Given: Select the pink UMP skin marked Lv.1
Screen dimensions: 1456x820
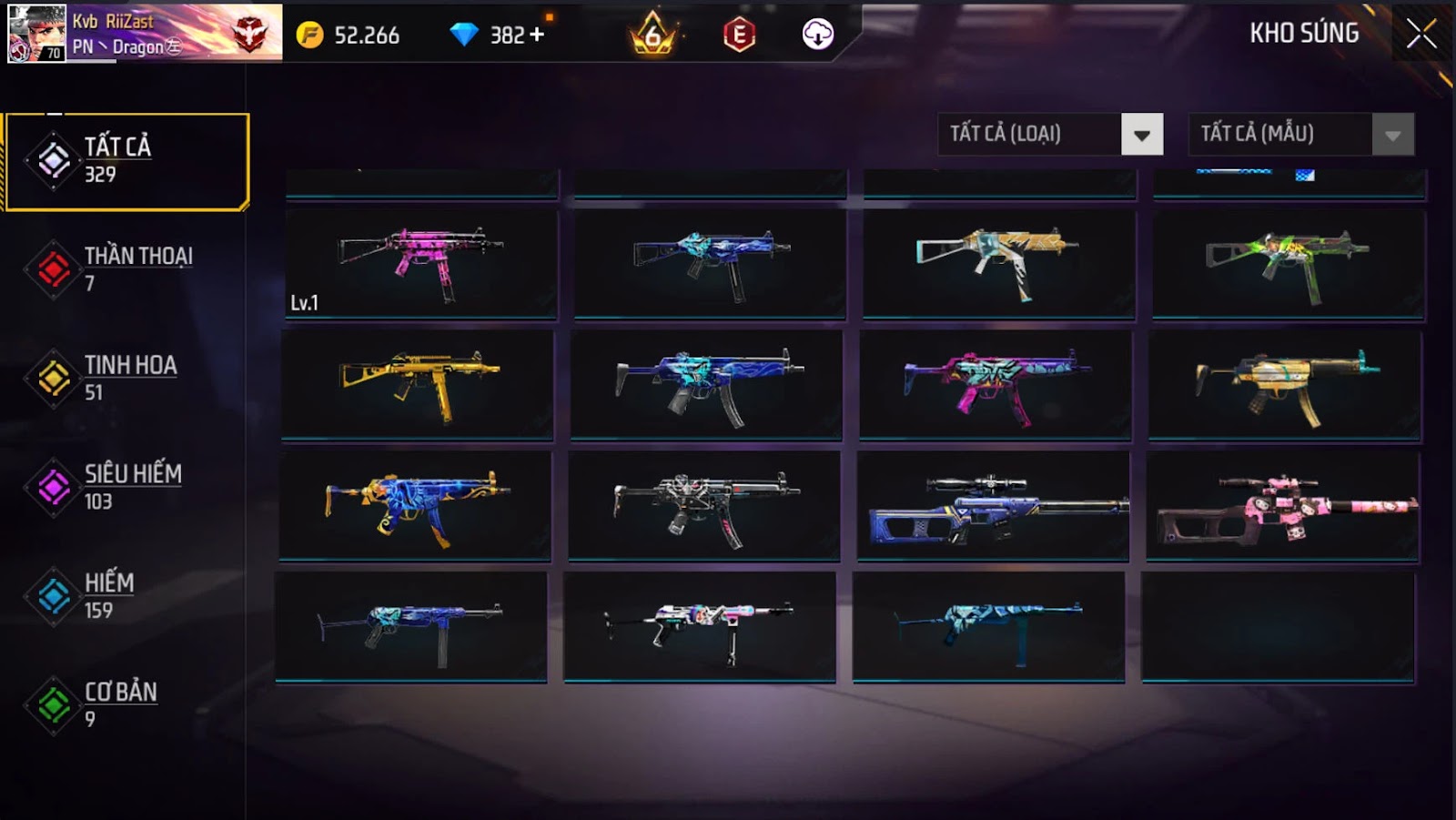Looking at the screenshot, I should point(421,264).
